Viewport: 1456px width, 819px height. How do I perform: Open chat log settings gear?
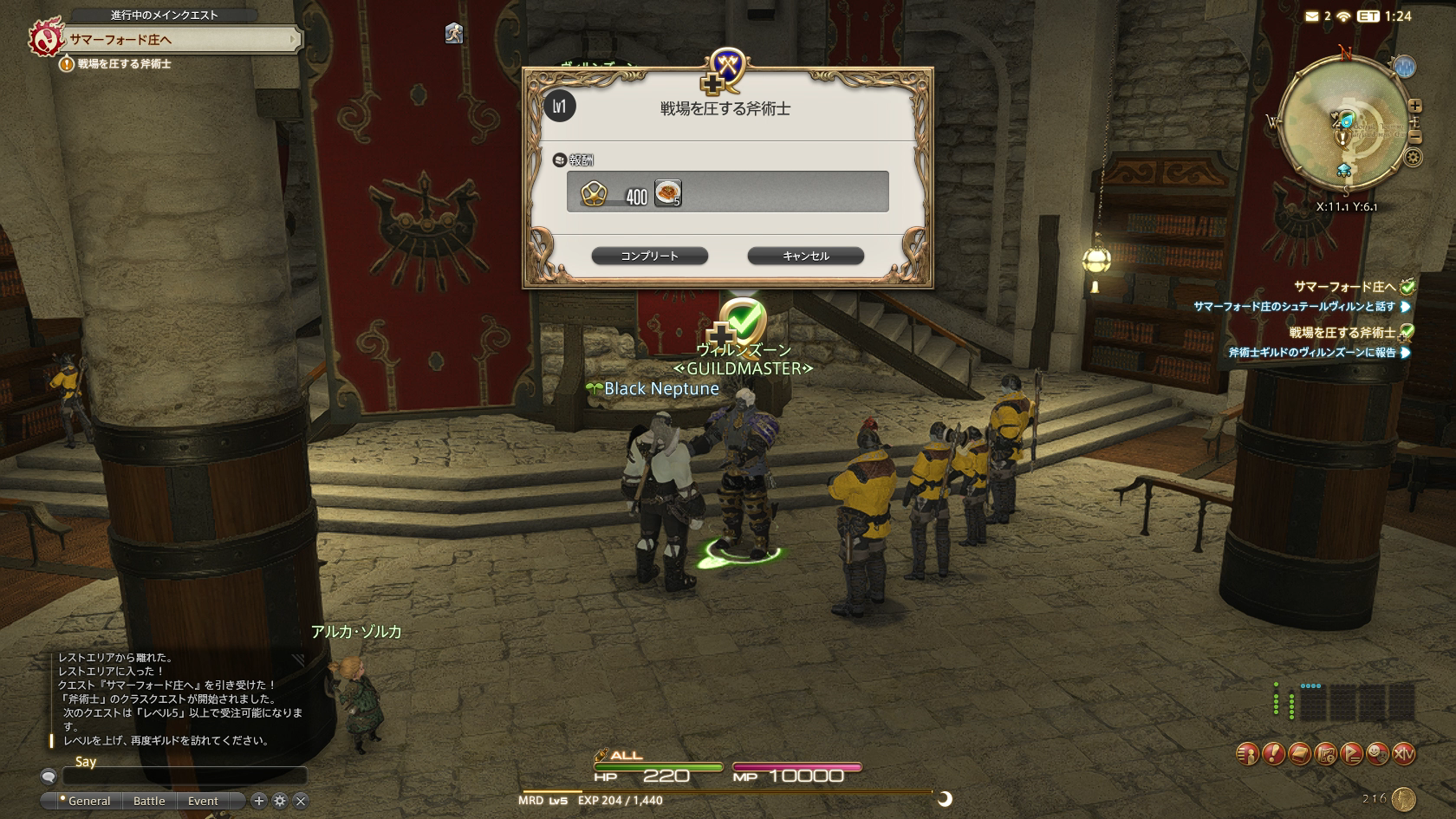pos(280,801)
